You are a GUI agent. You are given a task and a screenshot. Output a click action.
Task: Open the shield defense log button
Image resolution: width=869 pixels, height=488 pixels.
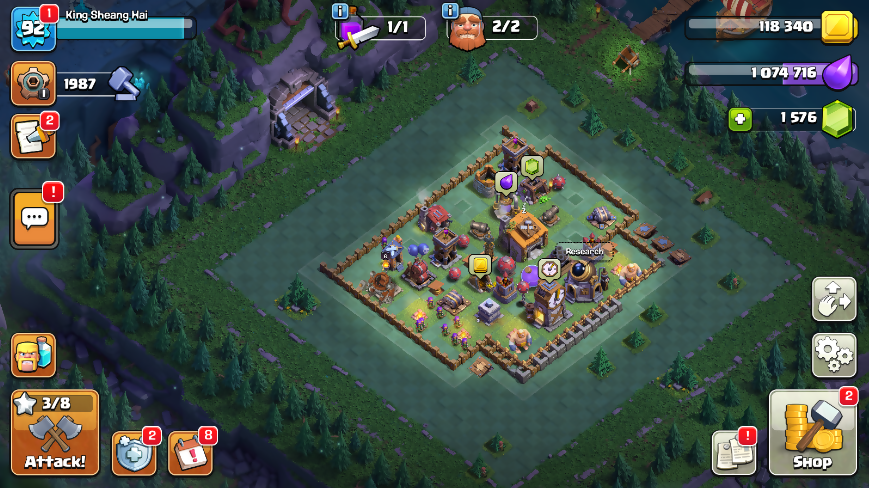click(x=133, y=453)
